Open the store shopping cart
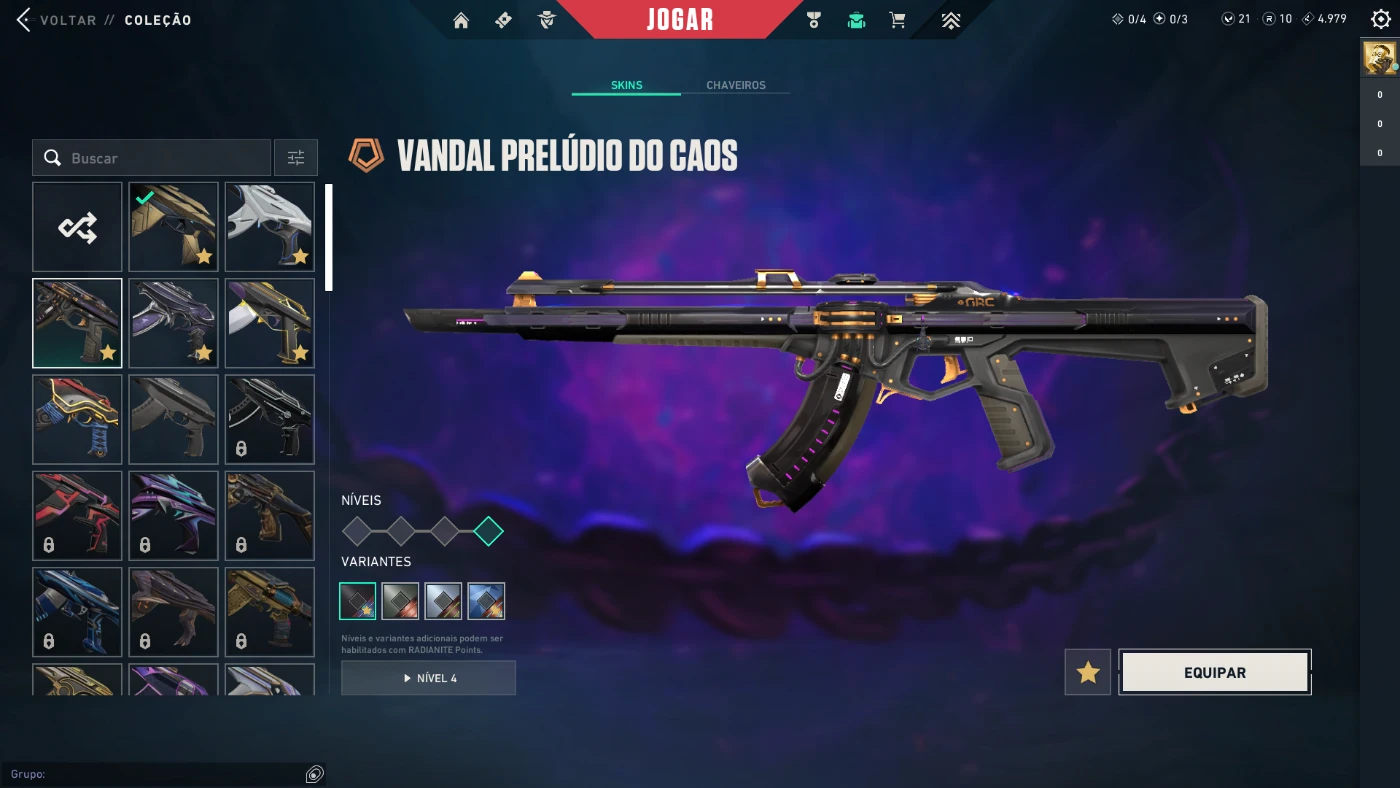Viewport: 1400px width, 788px height. coord(898,20)
